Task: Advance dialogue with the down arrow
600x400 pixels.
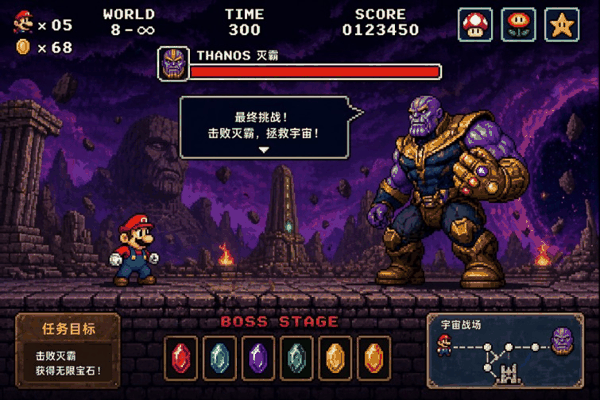Action: 264,150
